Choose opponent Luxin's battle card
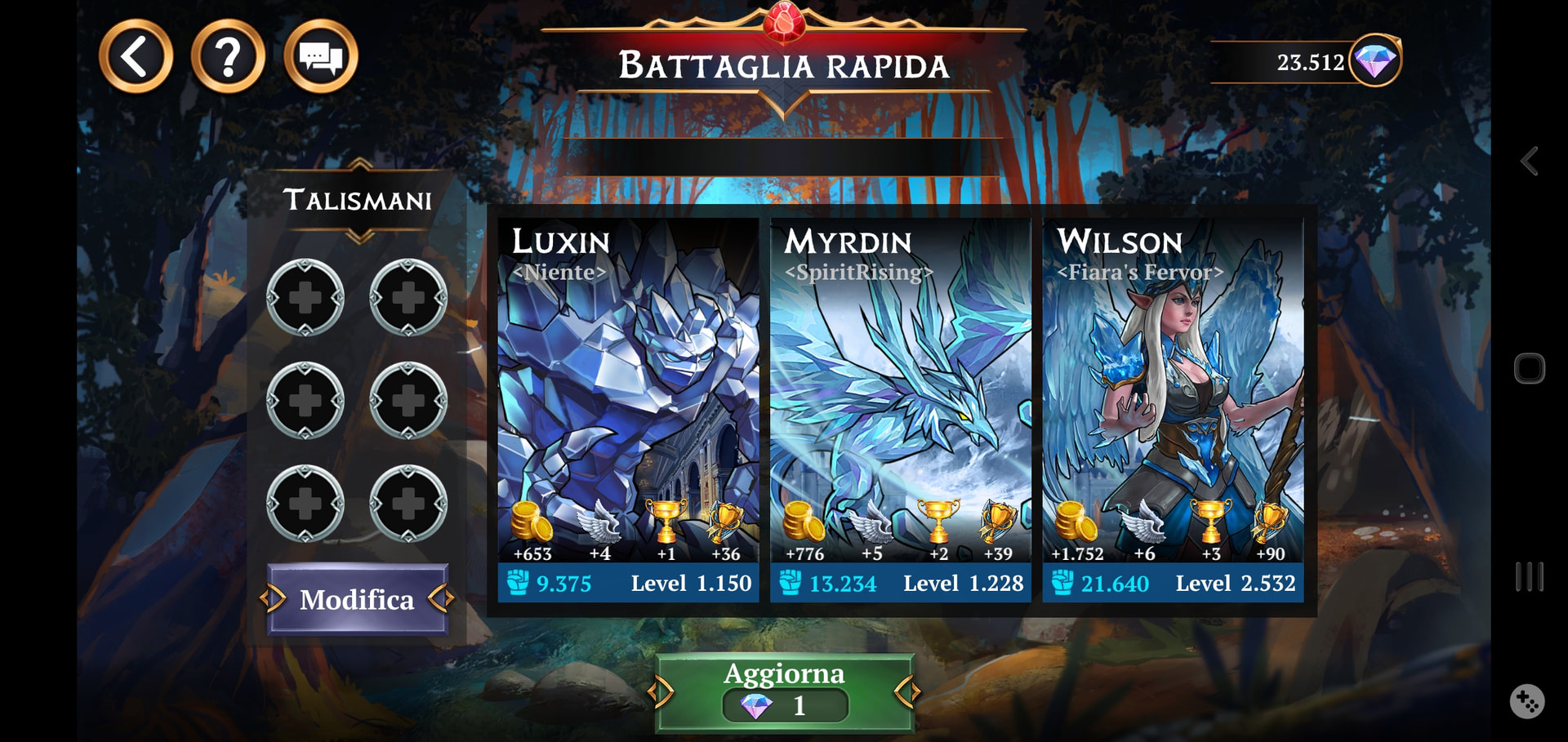1568x742 pixels. coord(628,408)
